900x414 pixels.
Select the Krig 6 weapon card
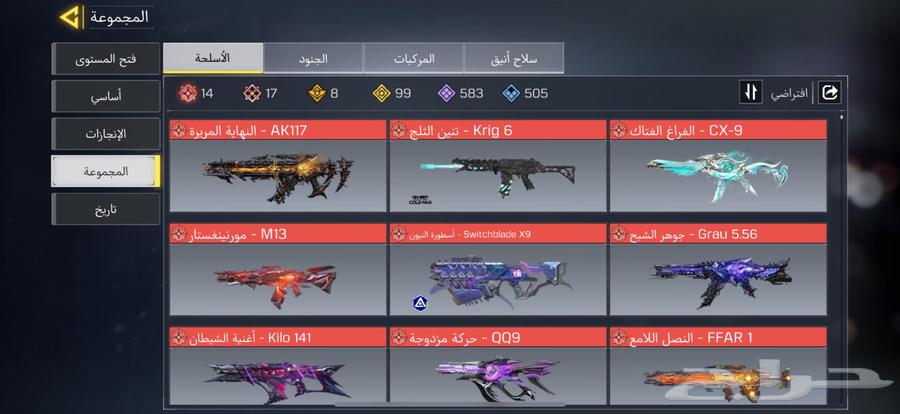pyautogui.click(x=497, y=166)
